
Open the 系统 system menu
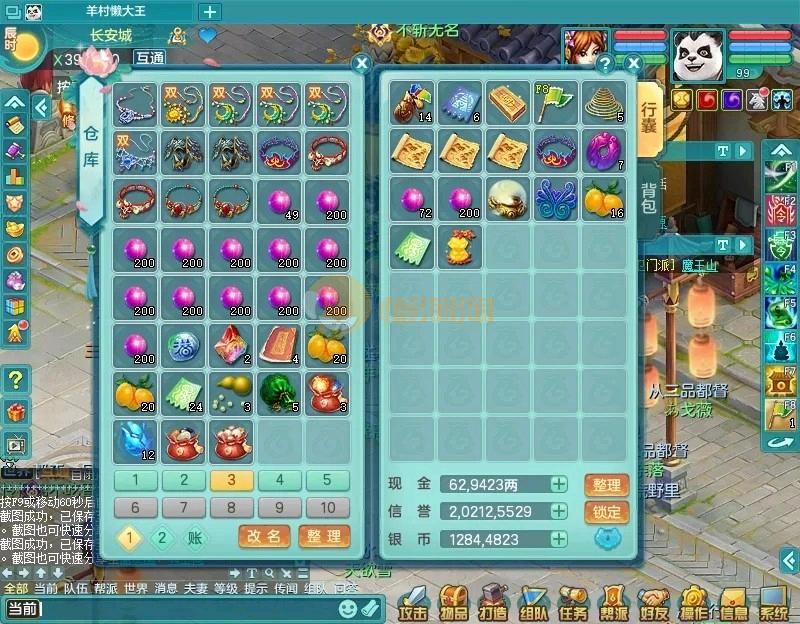point(773,602)
